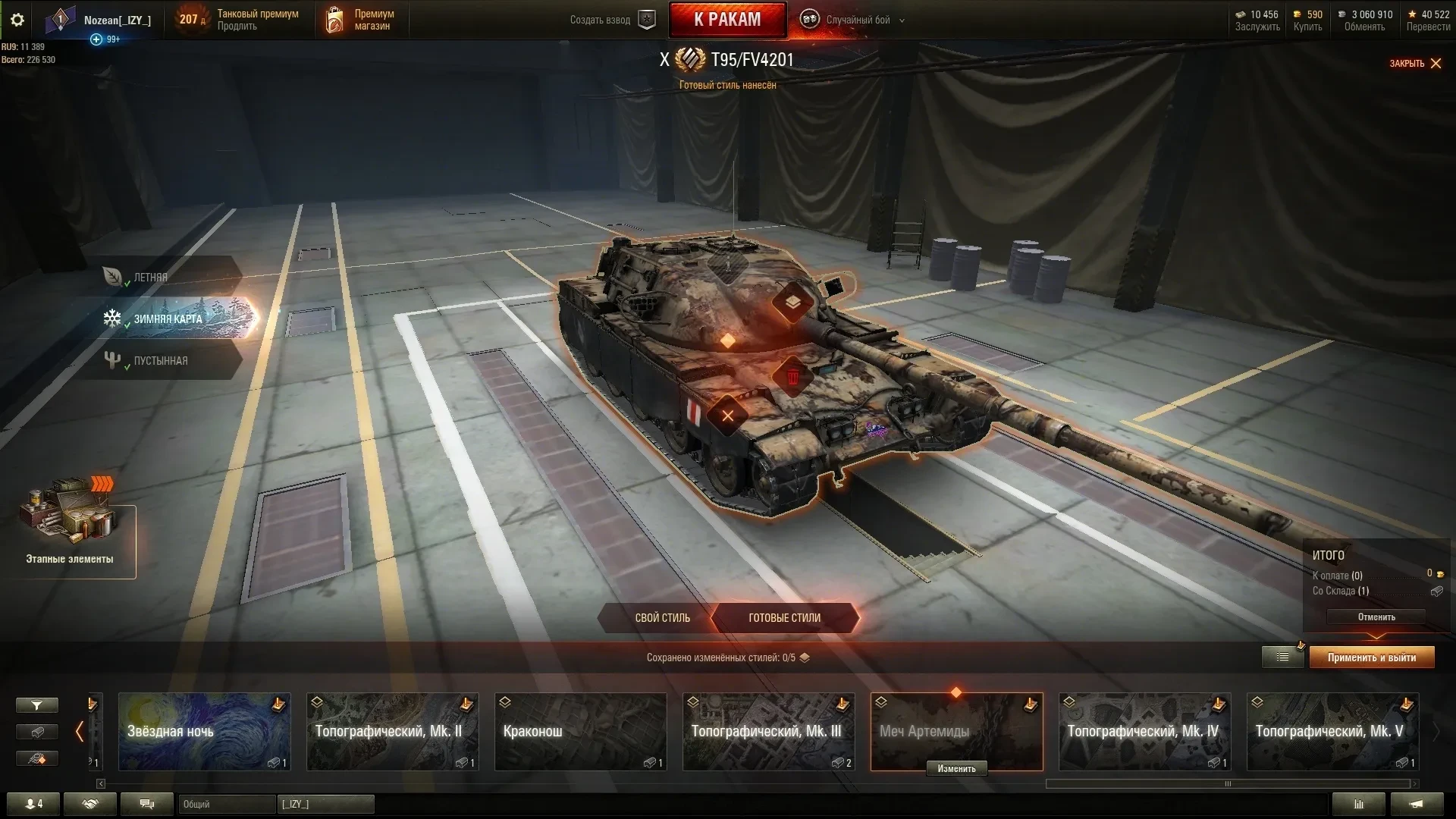Click Изменить on Меч Артемиды style

pyautogui.click(x=956, y=769)
